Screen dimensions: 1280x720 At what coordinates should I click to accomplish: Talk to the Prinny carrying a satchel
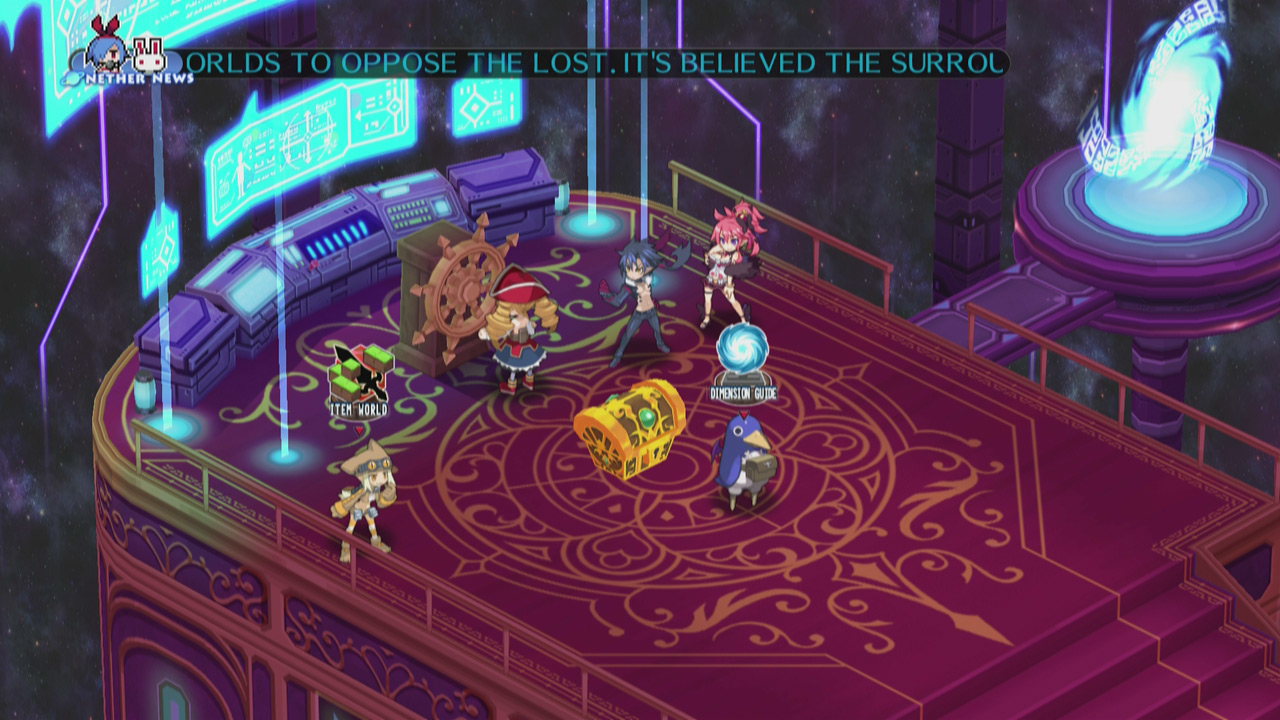742,460
